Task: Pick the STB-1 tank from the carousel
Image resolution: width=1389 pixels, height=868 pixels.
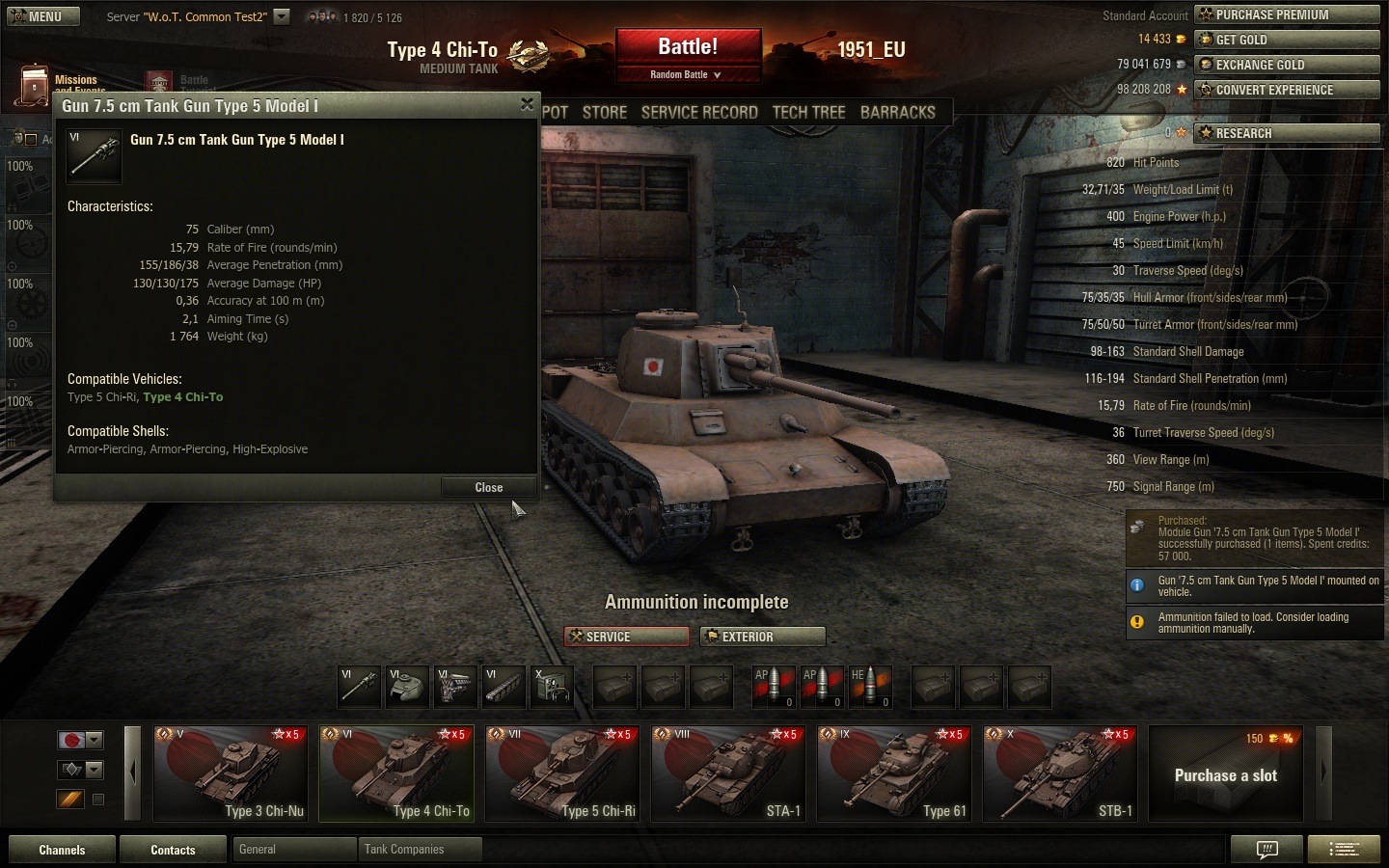Action: point(1060,773)
